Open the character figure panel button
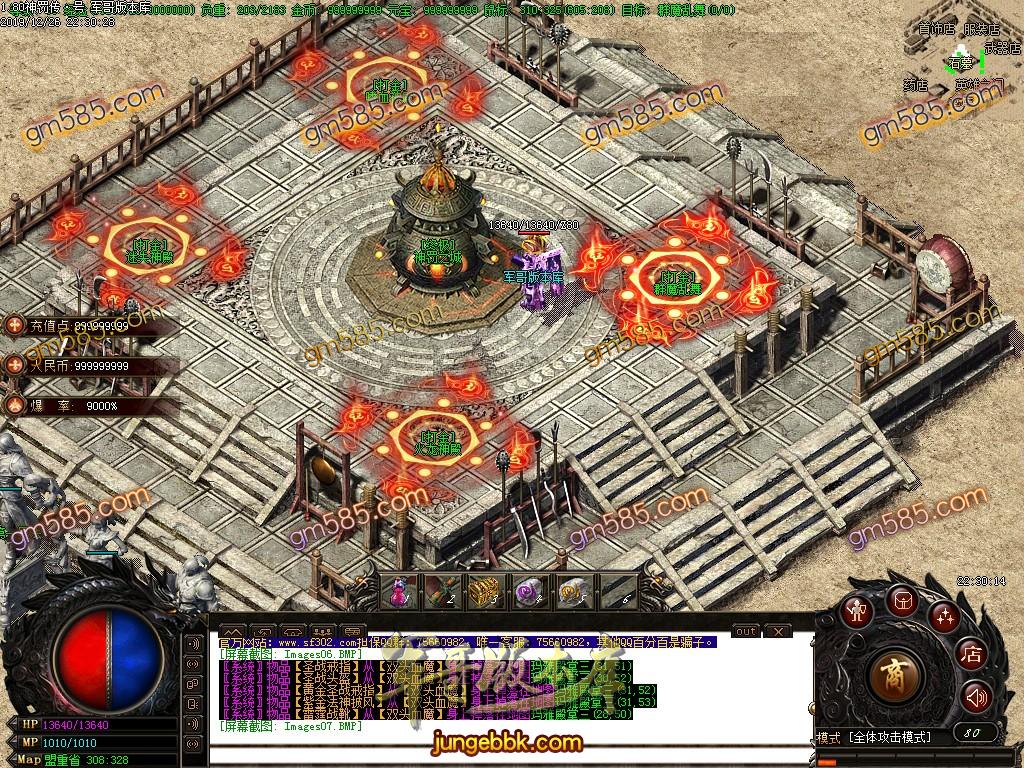This screenshot has height=768, width=1024. (857, 612)
